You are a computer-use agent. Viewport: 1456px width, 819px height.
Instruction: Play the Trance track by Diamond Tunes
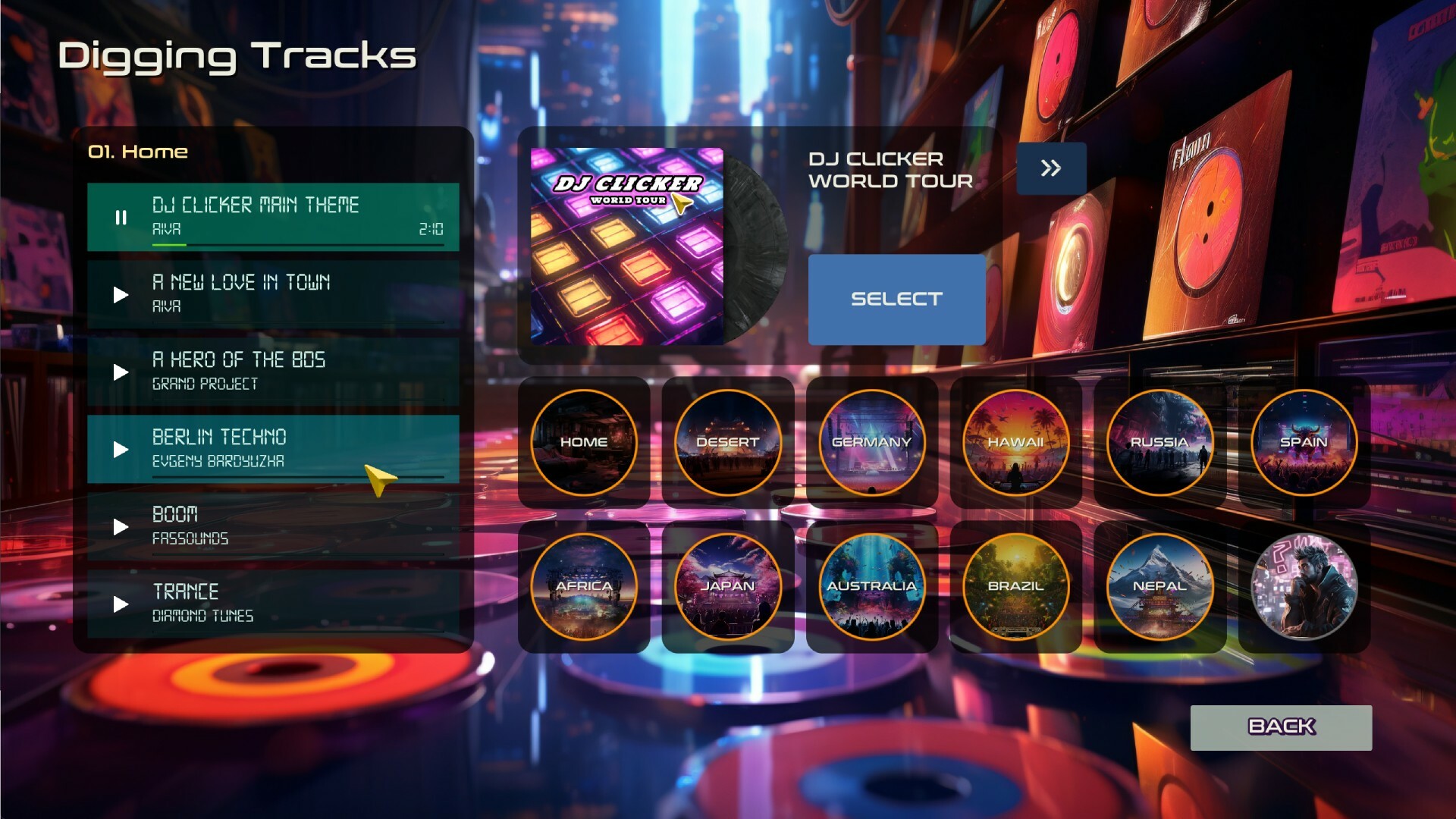tap(121, 604)
